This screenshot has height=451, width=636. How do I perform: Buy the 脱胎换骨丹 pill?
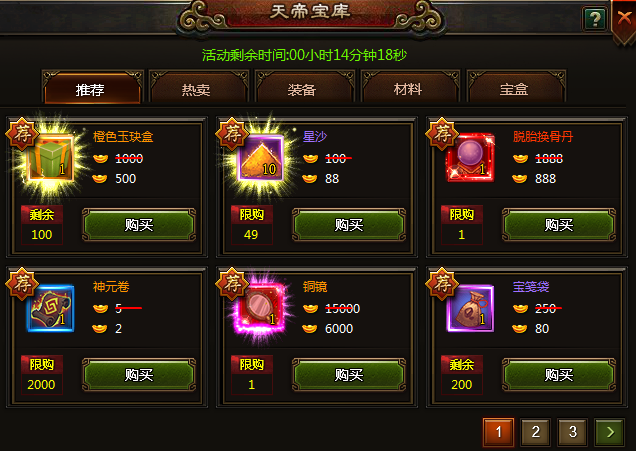pos(558,225)
